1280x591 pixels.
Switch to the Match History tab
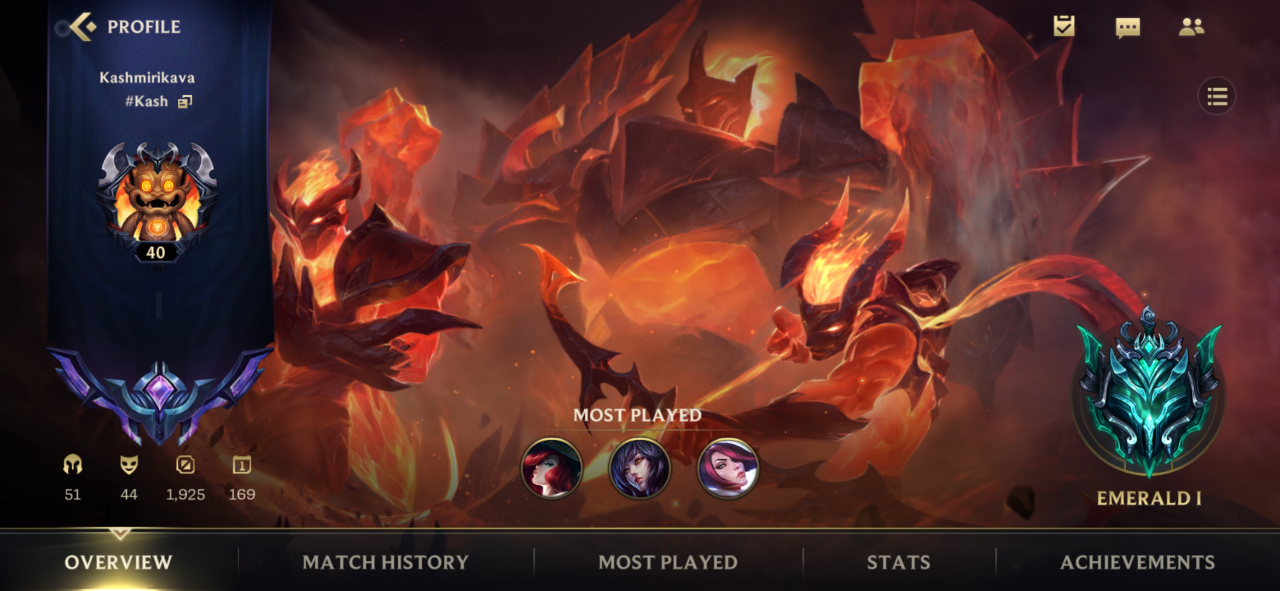(385, 562)
